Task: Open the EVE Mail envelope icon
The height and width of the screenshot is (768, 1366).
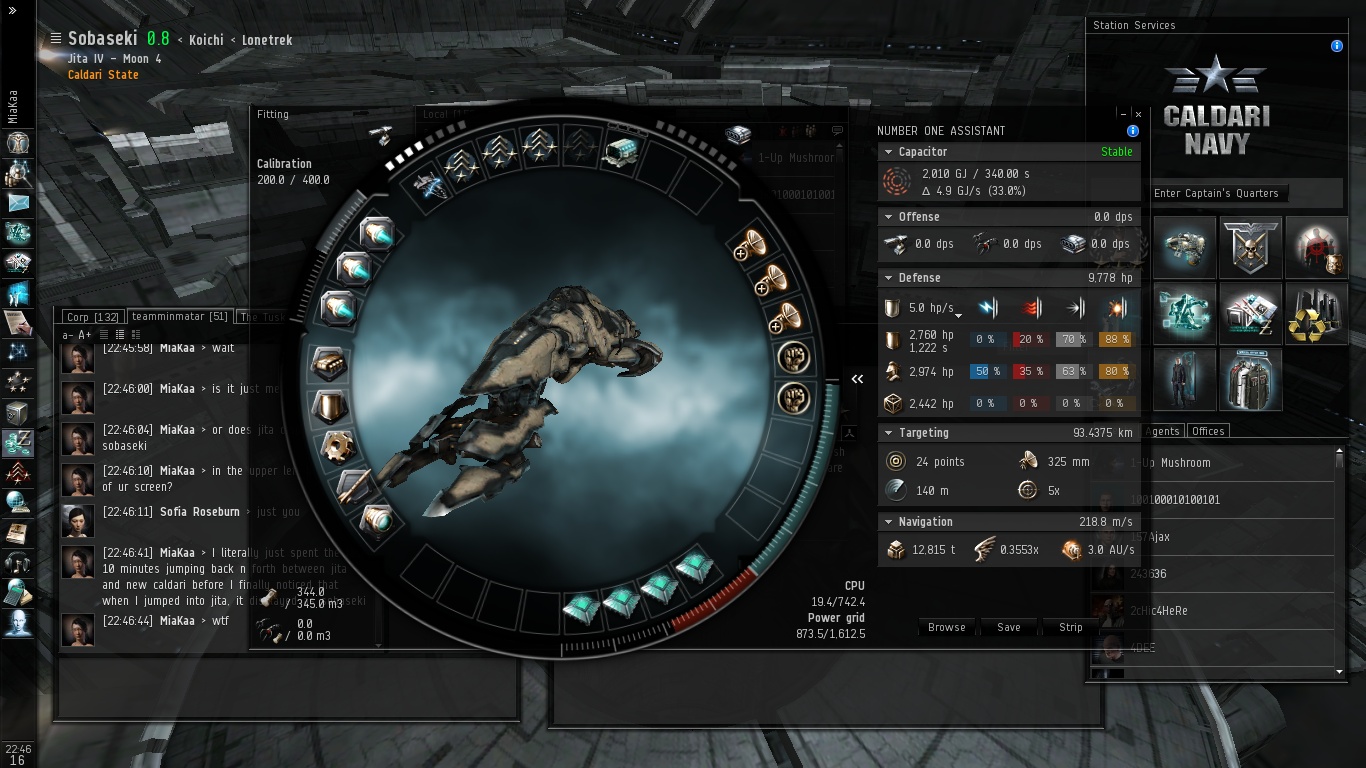Action: [x=18, y=203]
